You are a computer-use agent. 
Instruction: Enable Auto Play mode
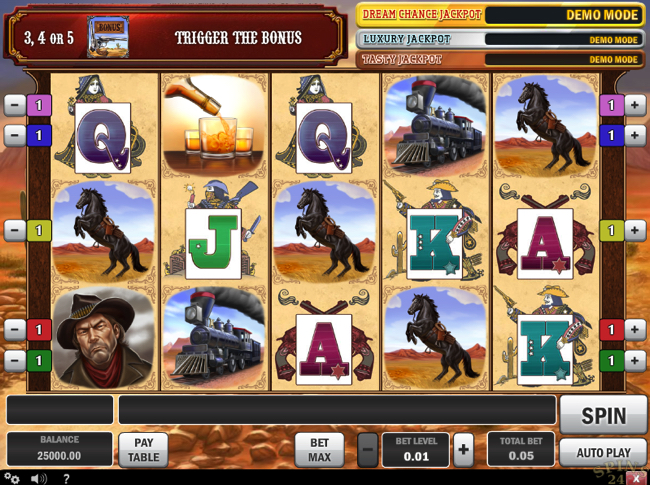603,453
